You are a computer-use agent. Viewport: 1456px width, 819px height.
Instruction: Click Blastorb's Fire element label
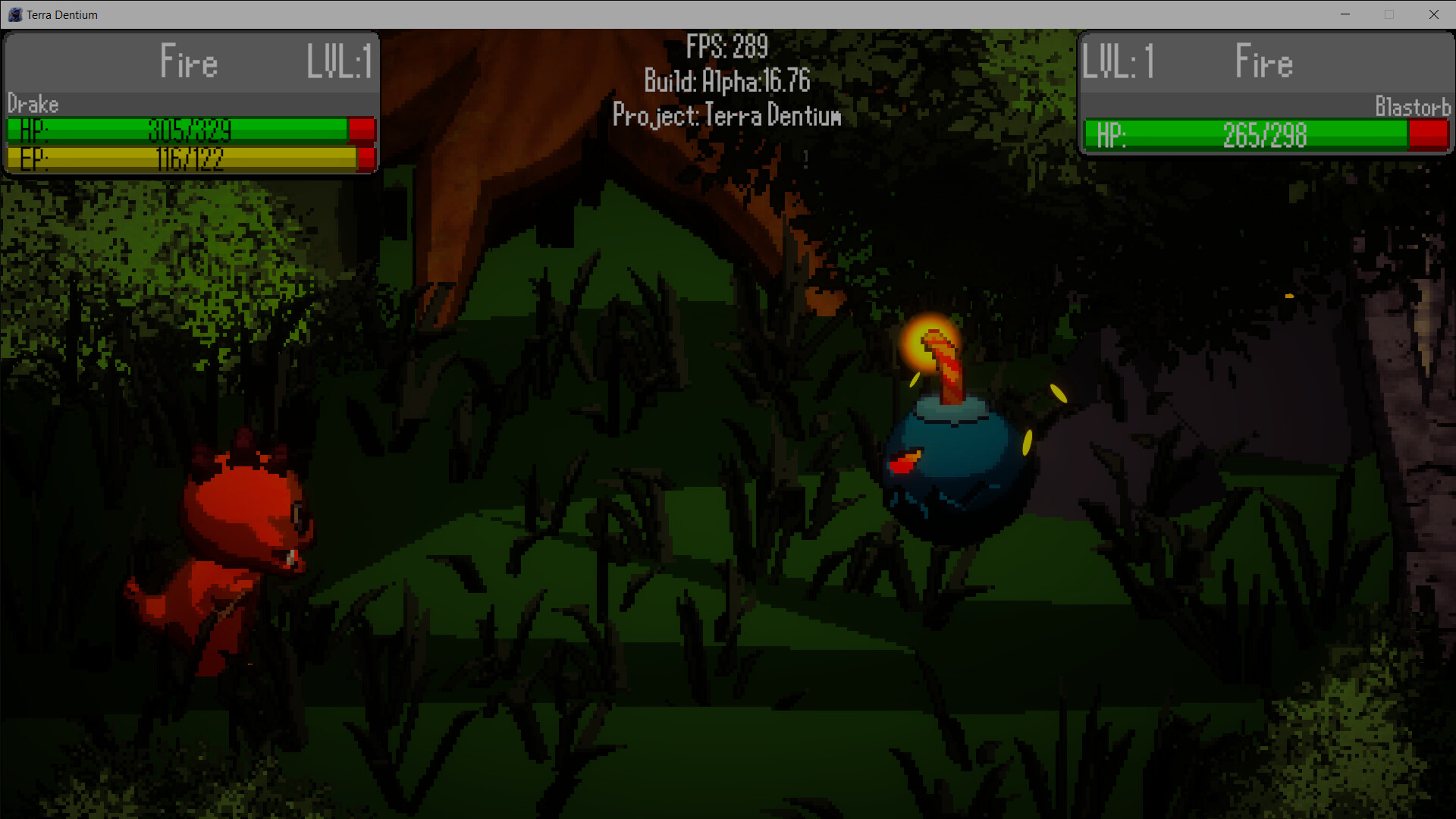[1263, 62]
